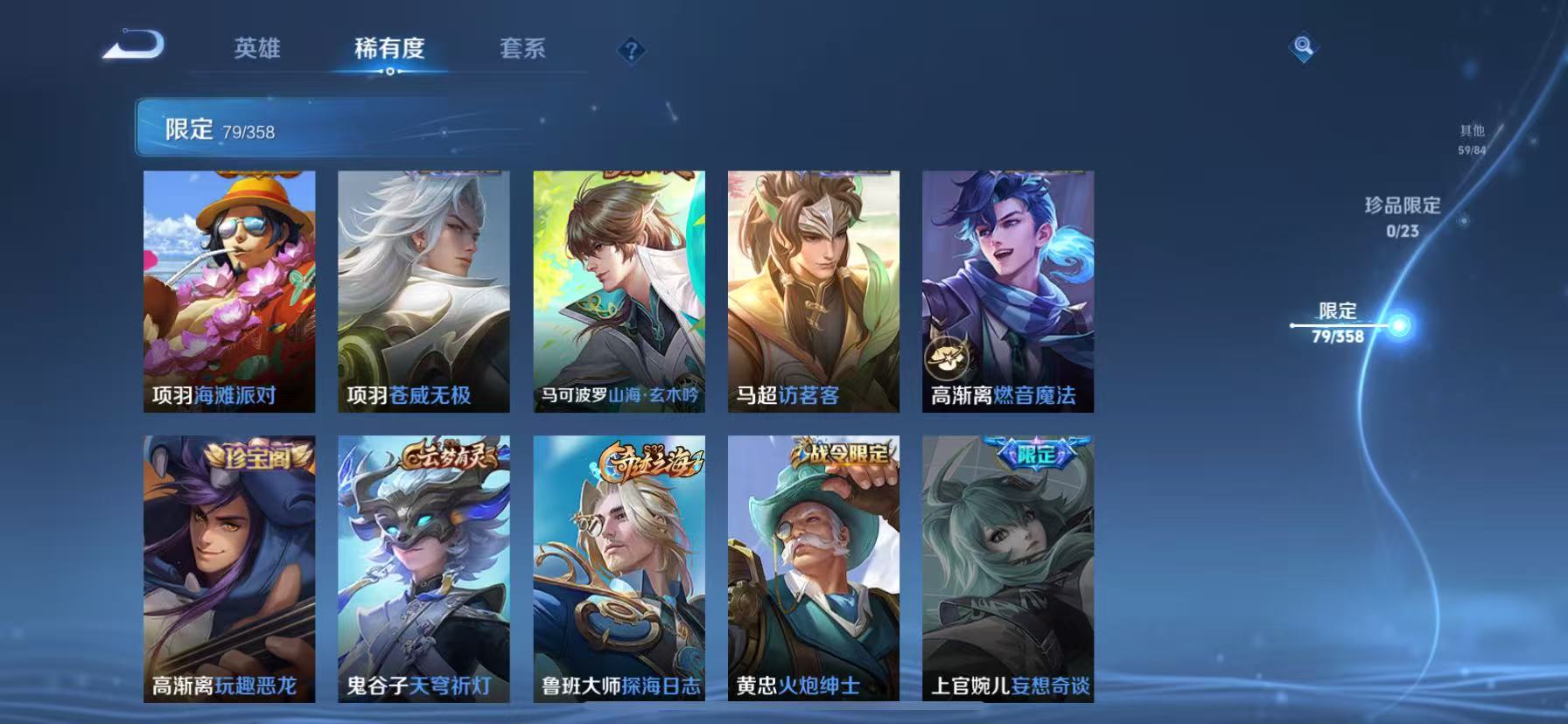Open the 项羽苍威无极 skin card
Image resolution: width=1568 pixels, height=724 pixels.
point(423,289)
